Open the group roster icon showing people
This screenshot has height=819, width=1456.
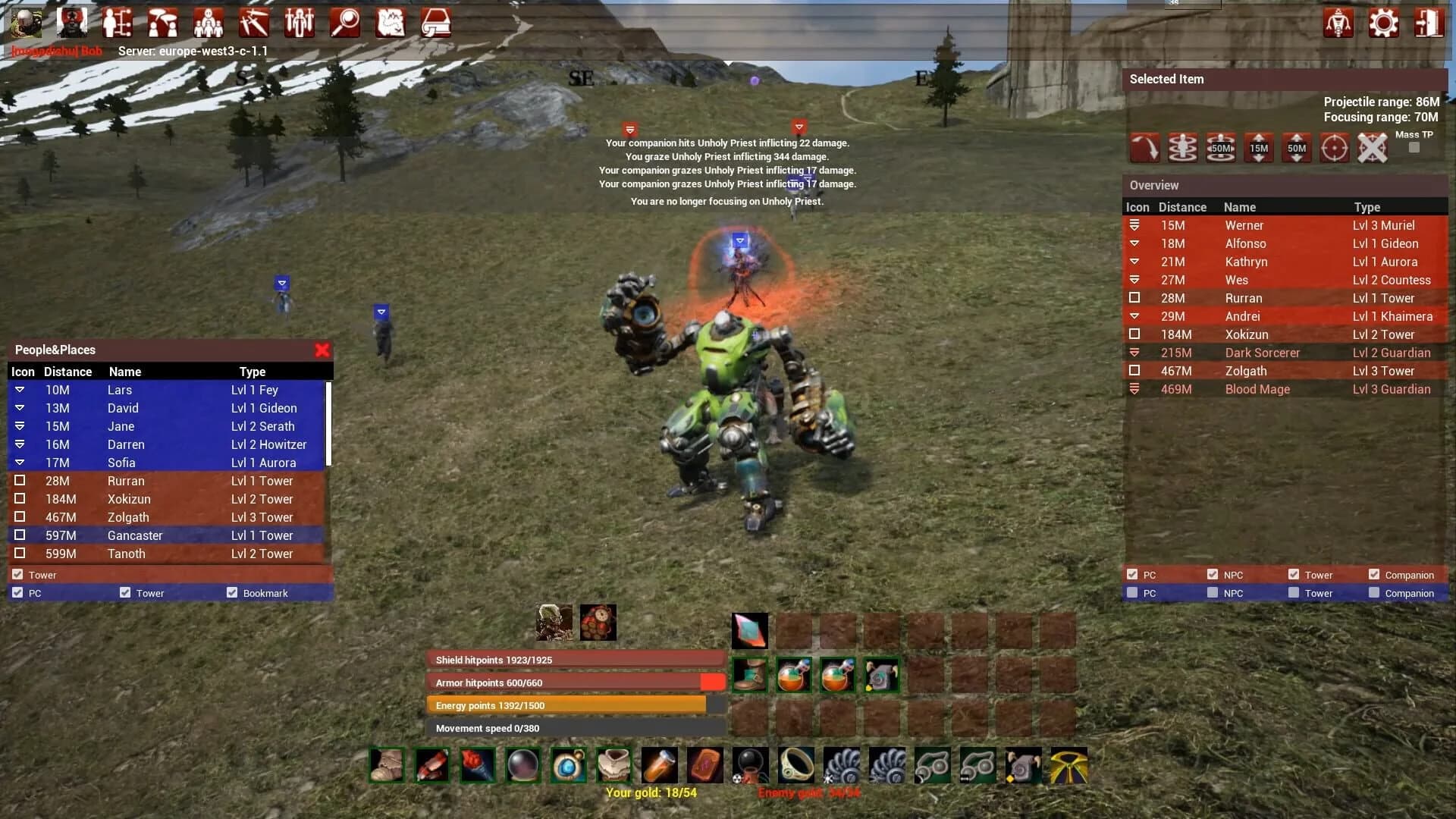(209, 23)
